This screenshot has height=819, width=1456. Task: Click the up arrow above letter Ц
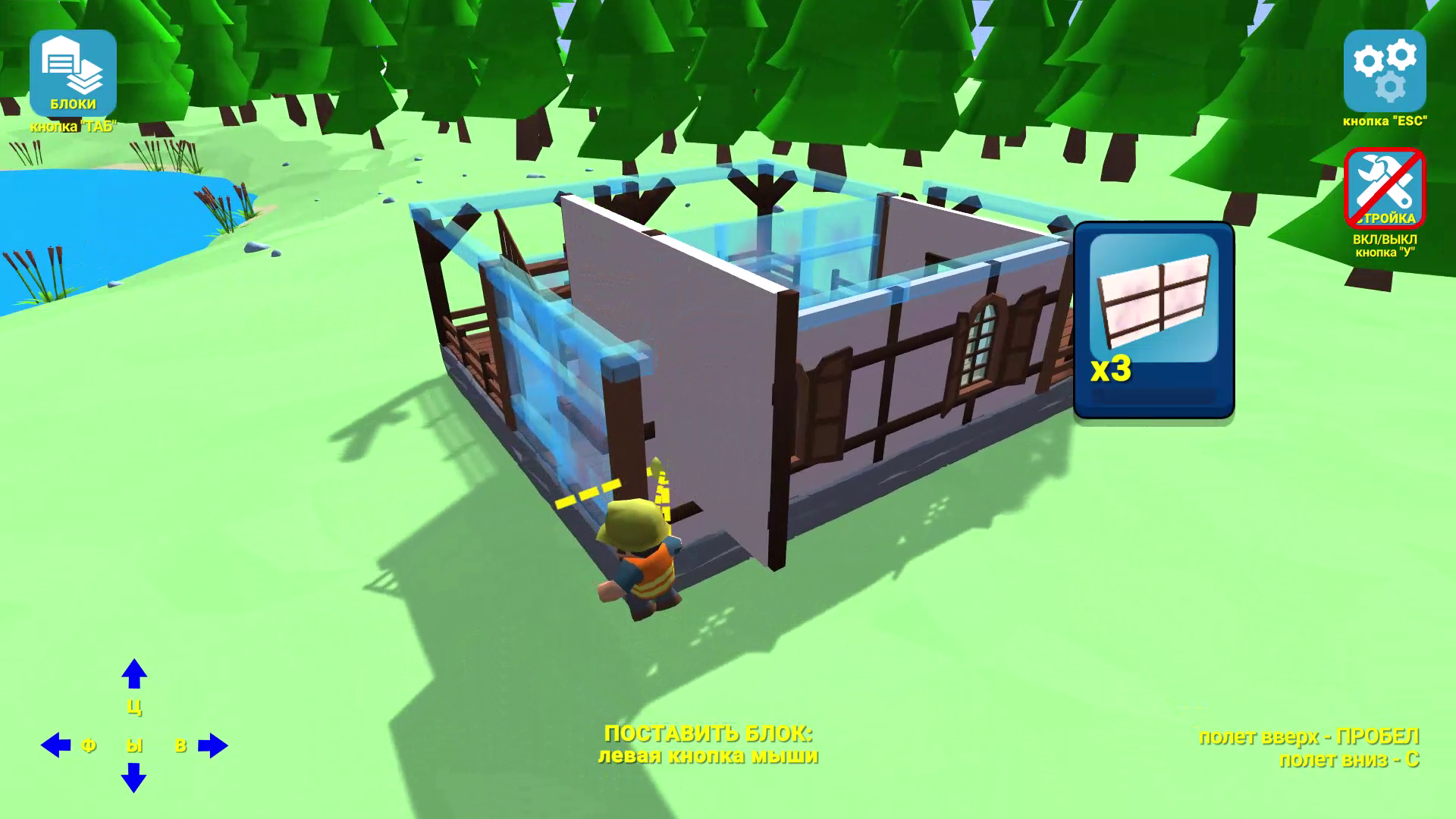coord(134,675)
